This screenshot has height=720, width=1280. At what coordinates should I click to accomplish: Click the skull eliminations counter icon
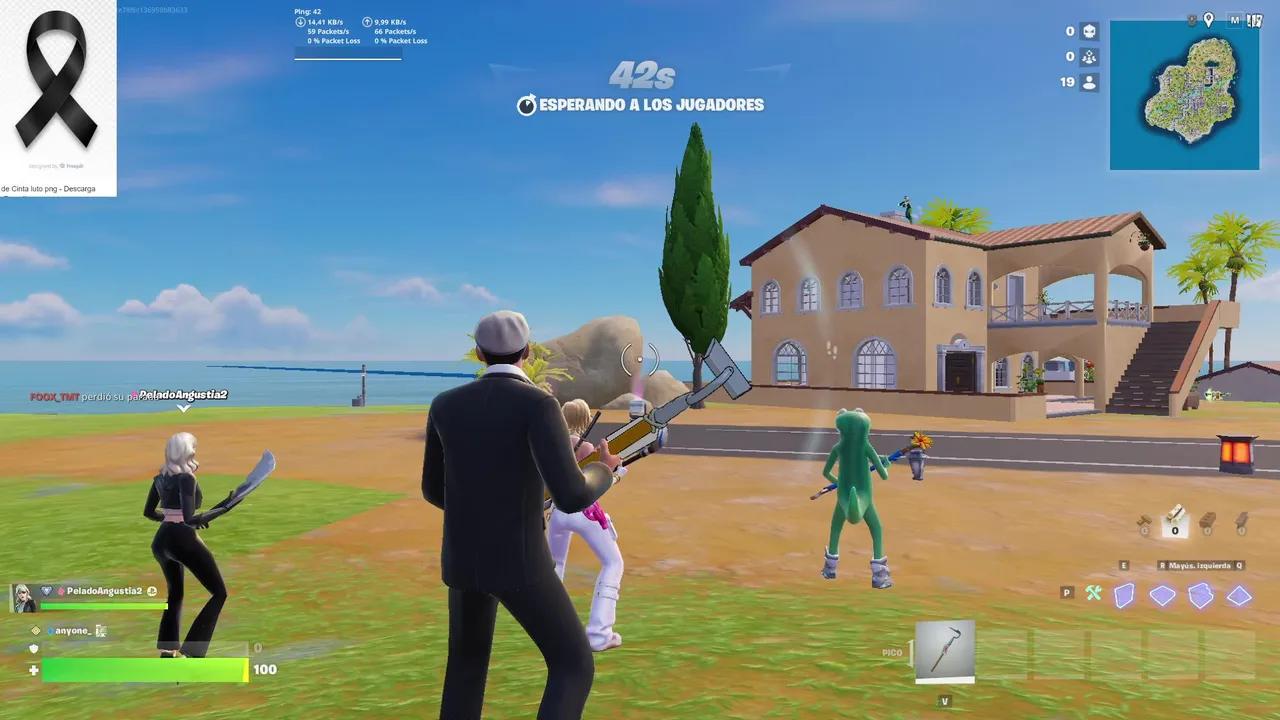[1089, 32]
